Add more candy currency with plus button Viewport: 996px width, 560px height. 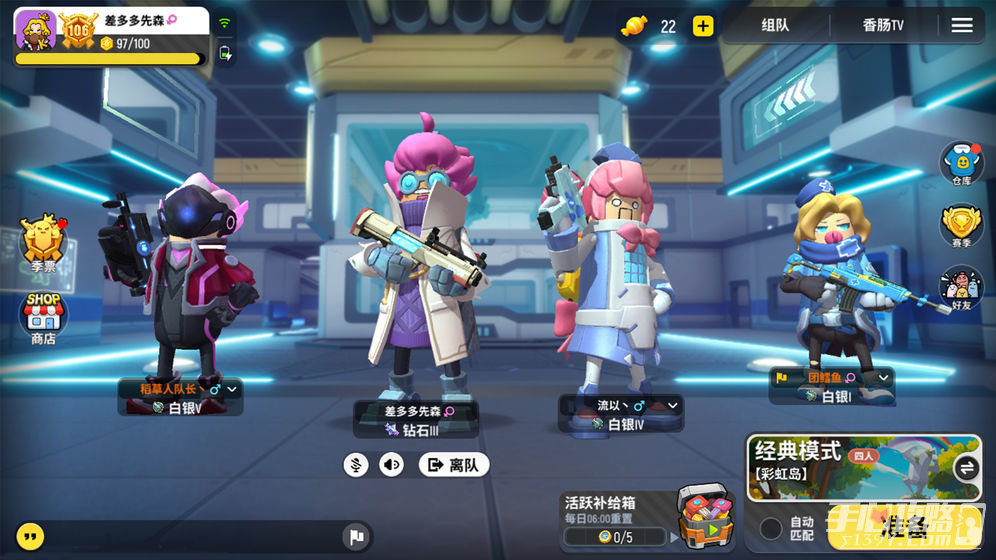coord(703,26)
